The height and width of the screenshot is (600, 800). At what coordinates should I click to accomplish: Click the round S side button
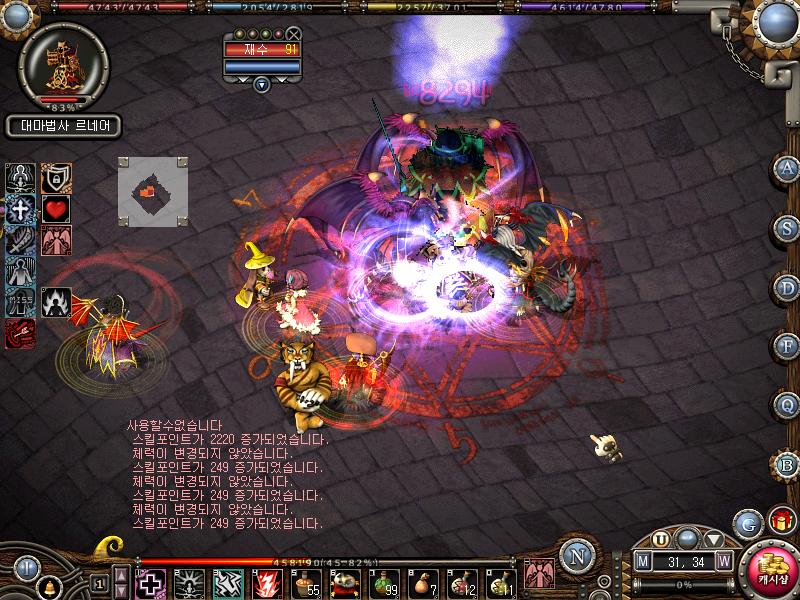pyautogui.click(x=788, y=227)
